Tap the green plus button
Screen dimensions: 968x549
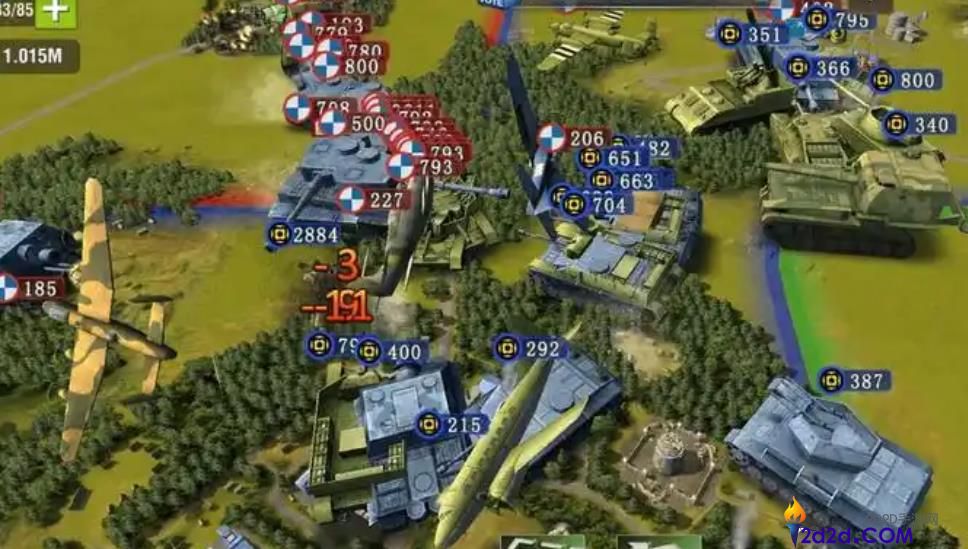[x=57, y=12]
